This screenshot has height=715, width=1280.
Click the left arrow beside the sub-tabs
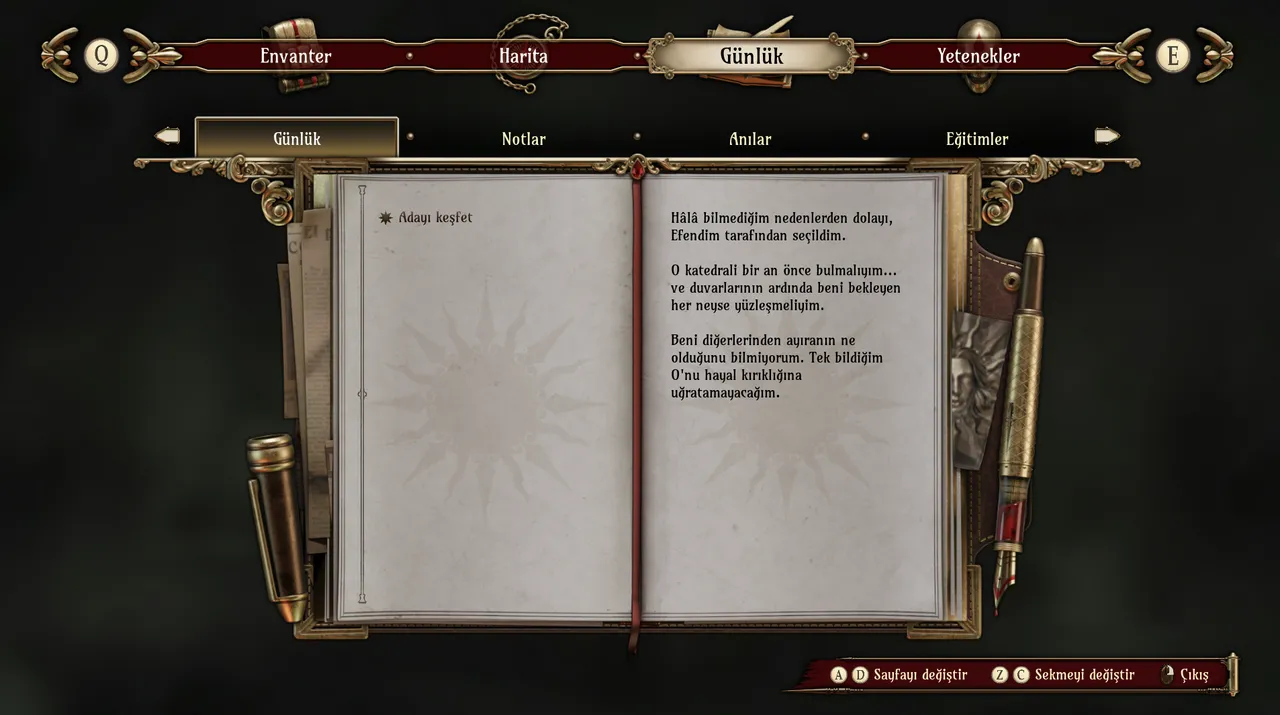pos(168,136)
